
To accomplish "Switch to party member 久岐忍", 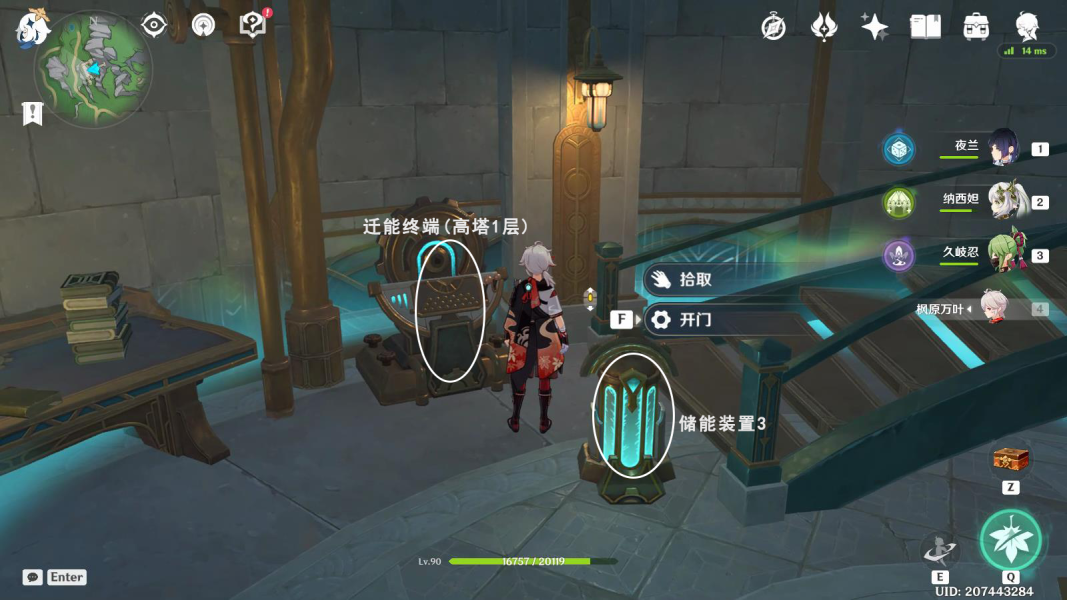I will [x=1003, y=255].
